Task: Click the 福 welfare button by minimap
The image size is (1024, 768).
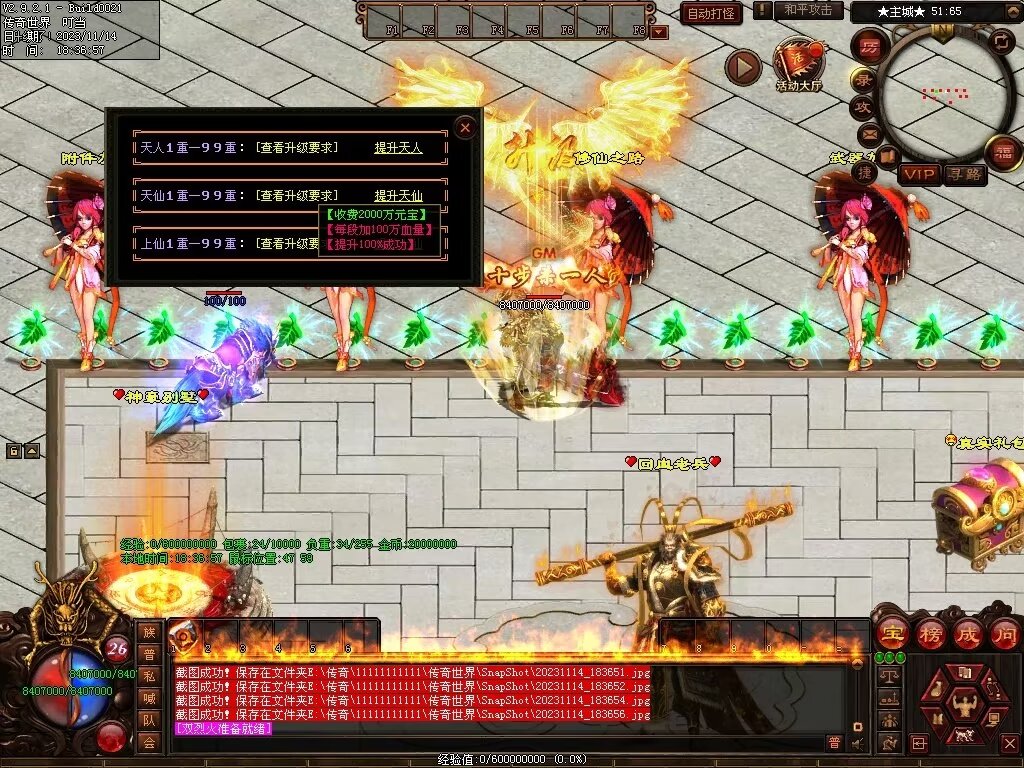Action: coord(1002,153)
